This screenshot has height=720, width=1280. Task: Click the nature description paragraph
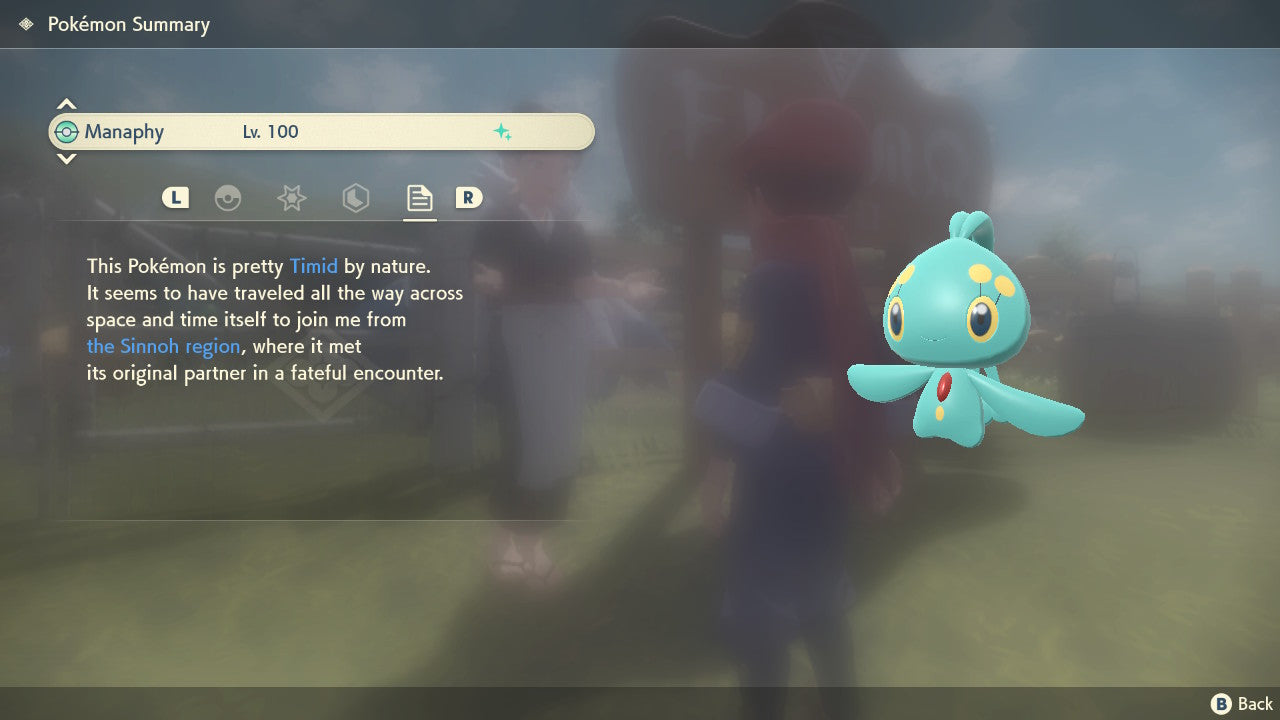[275, 319]
